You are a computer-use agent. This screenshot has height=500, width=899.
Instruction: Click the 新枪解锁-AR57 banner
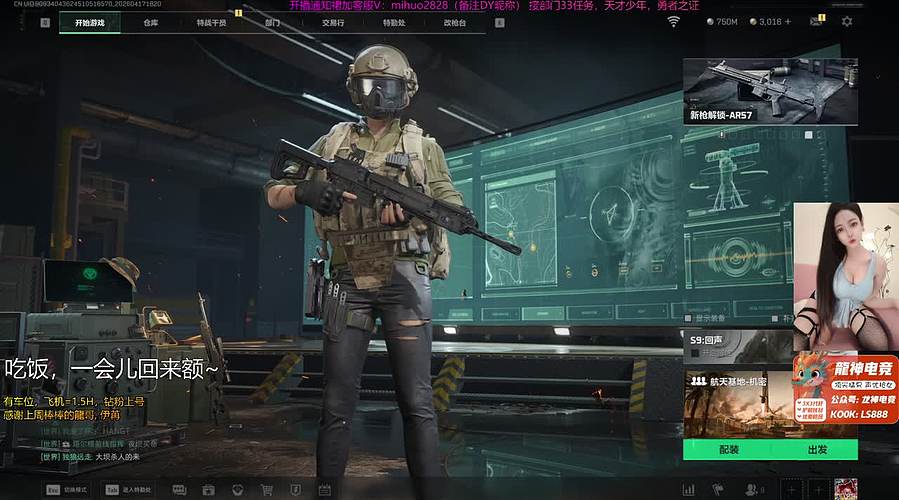point(770,90)
